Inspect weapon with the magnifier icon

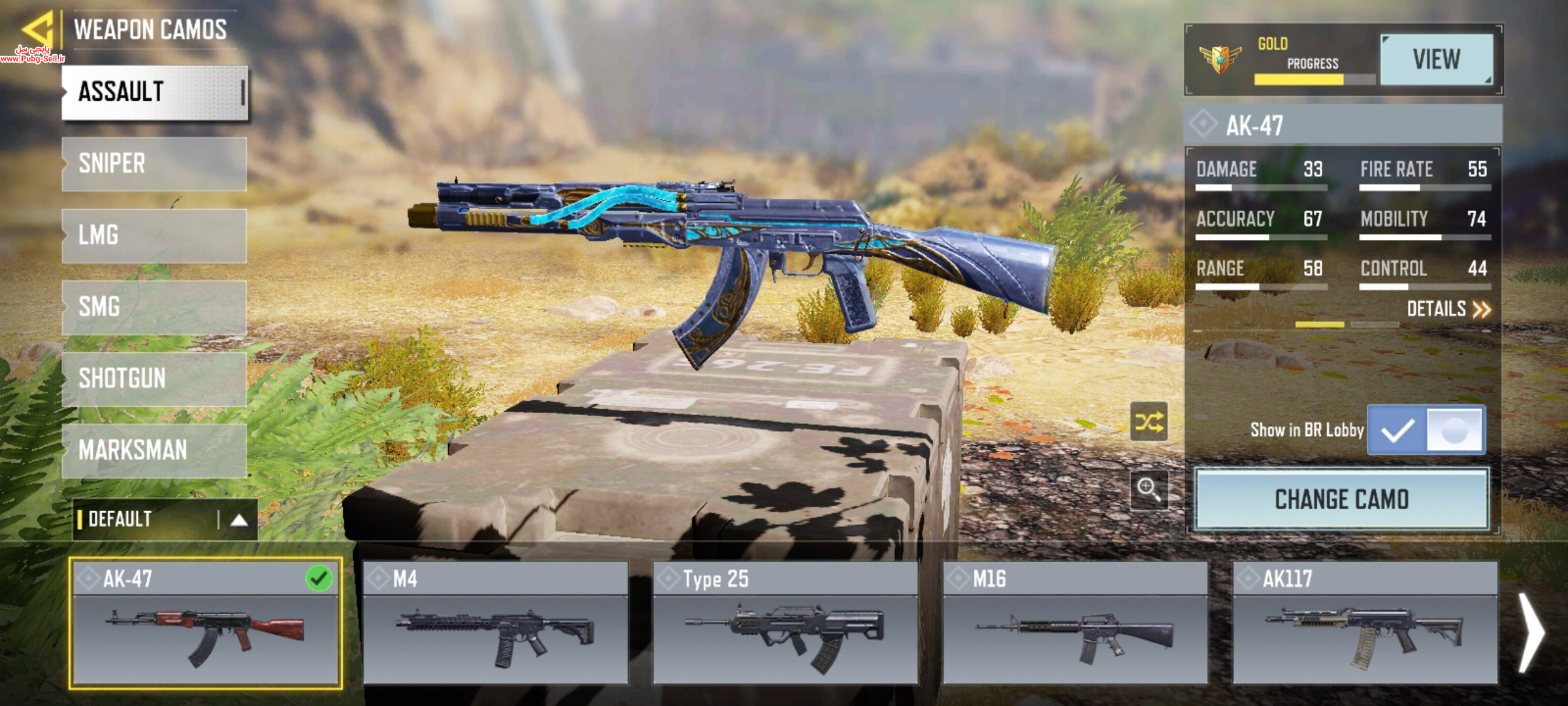[x=1149, y=488]
